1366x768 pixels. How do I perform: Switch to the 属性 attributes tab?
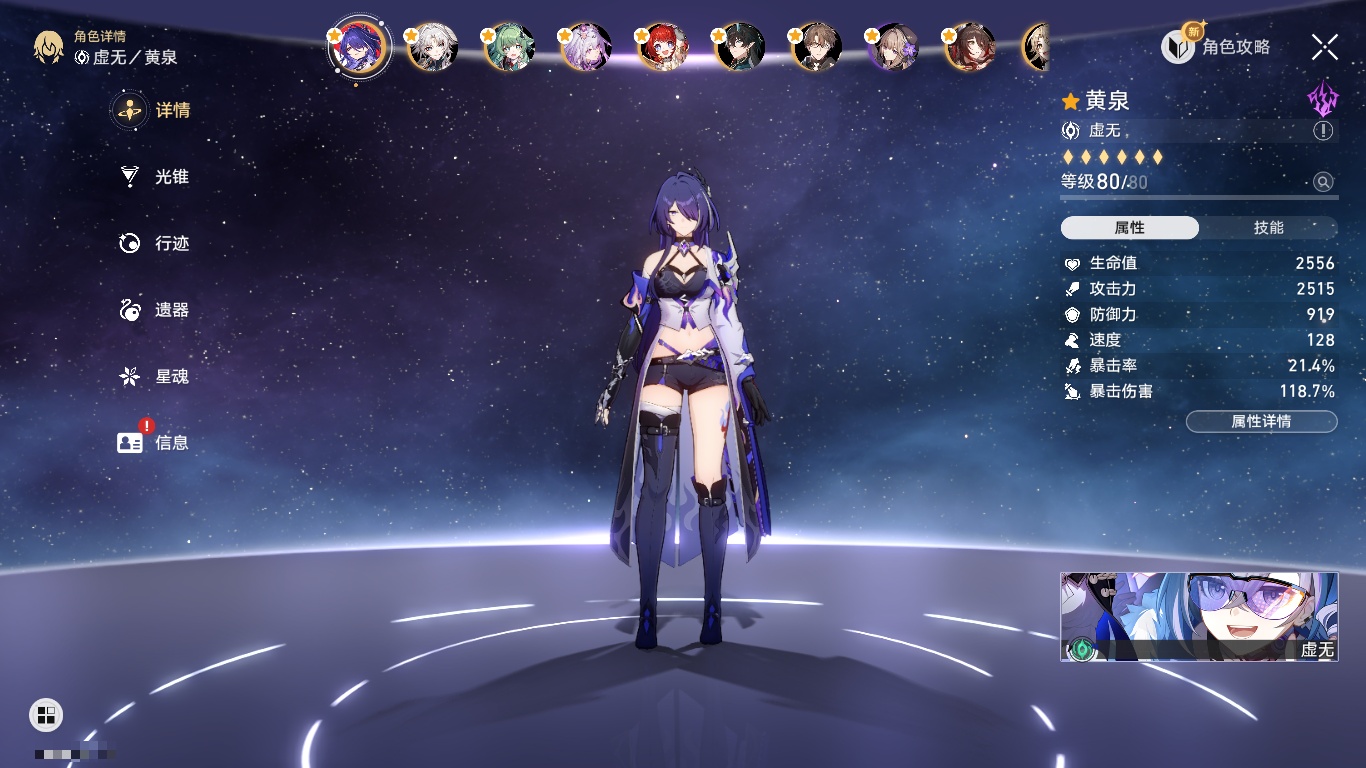[x=1129, y=228]
